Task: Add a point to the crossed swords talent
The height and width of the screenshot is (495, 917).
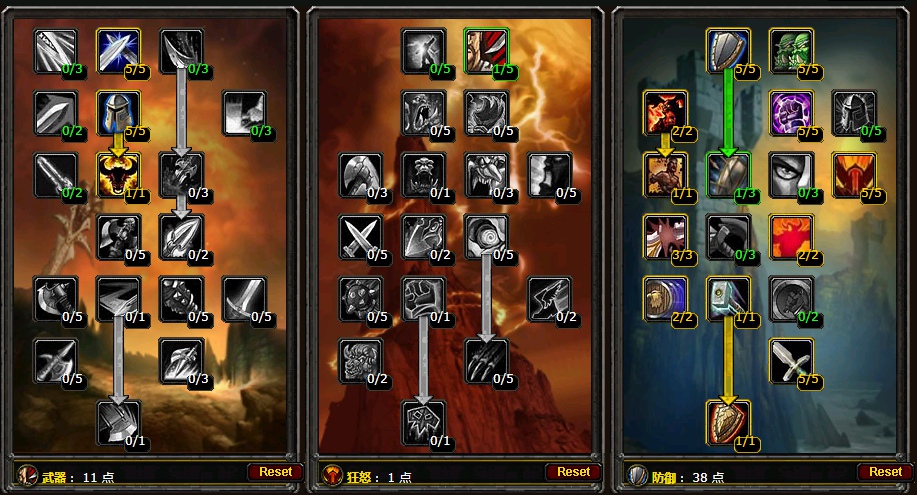Action: point(361,237)
